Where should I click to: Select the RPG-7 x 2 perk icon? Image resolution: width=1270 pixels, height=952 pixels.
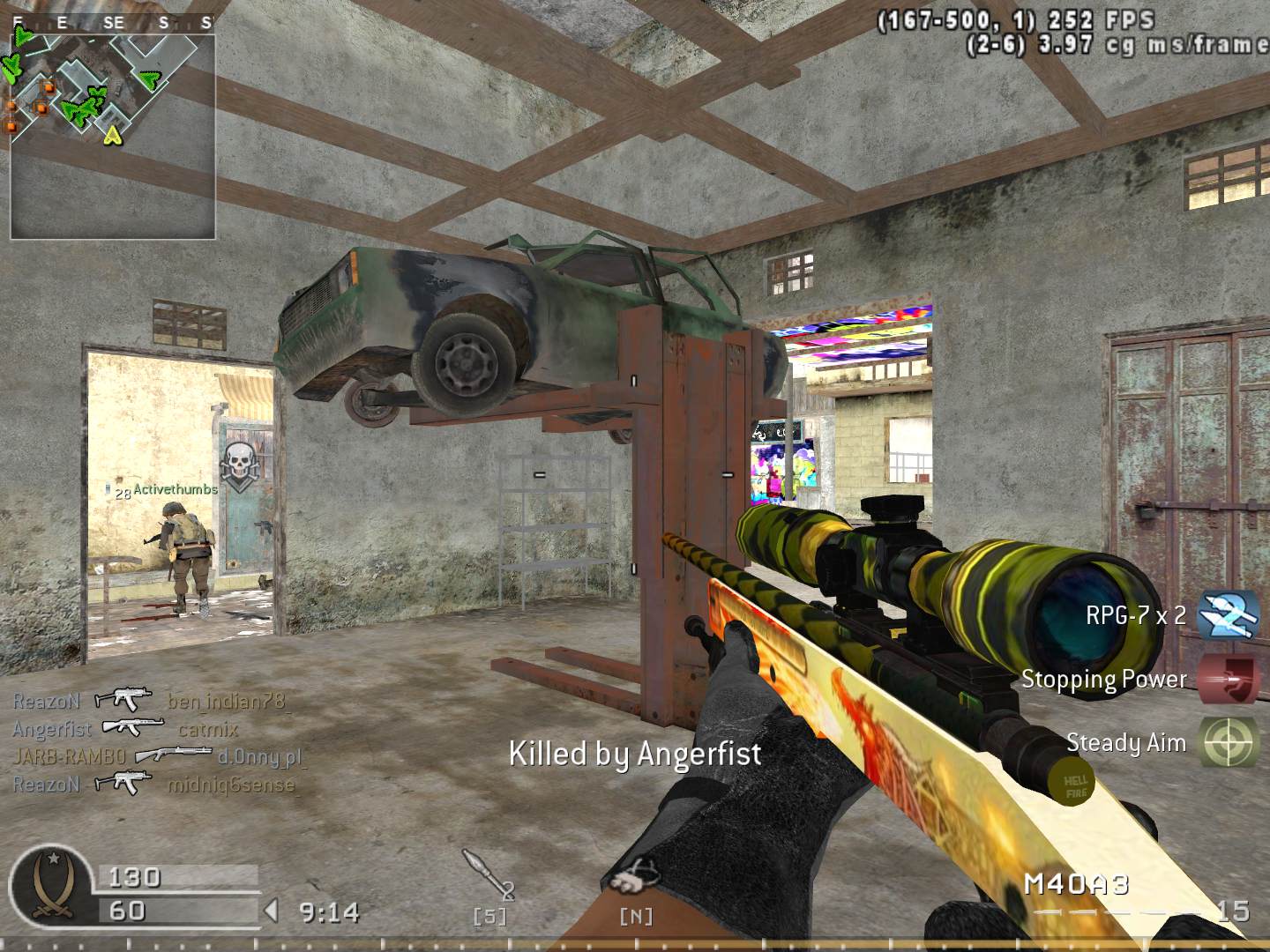pyautogui.click(x=1227, y=615)
